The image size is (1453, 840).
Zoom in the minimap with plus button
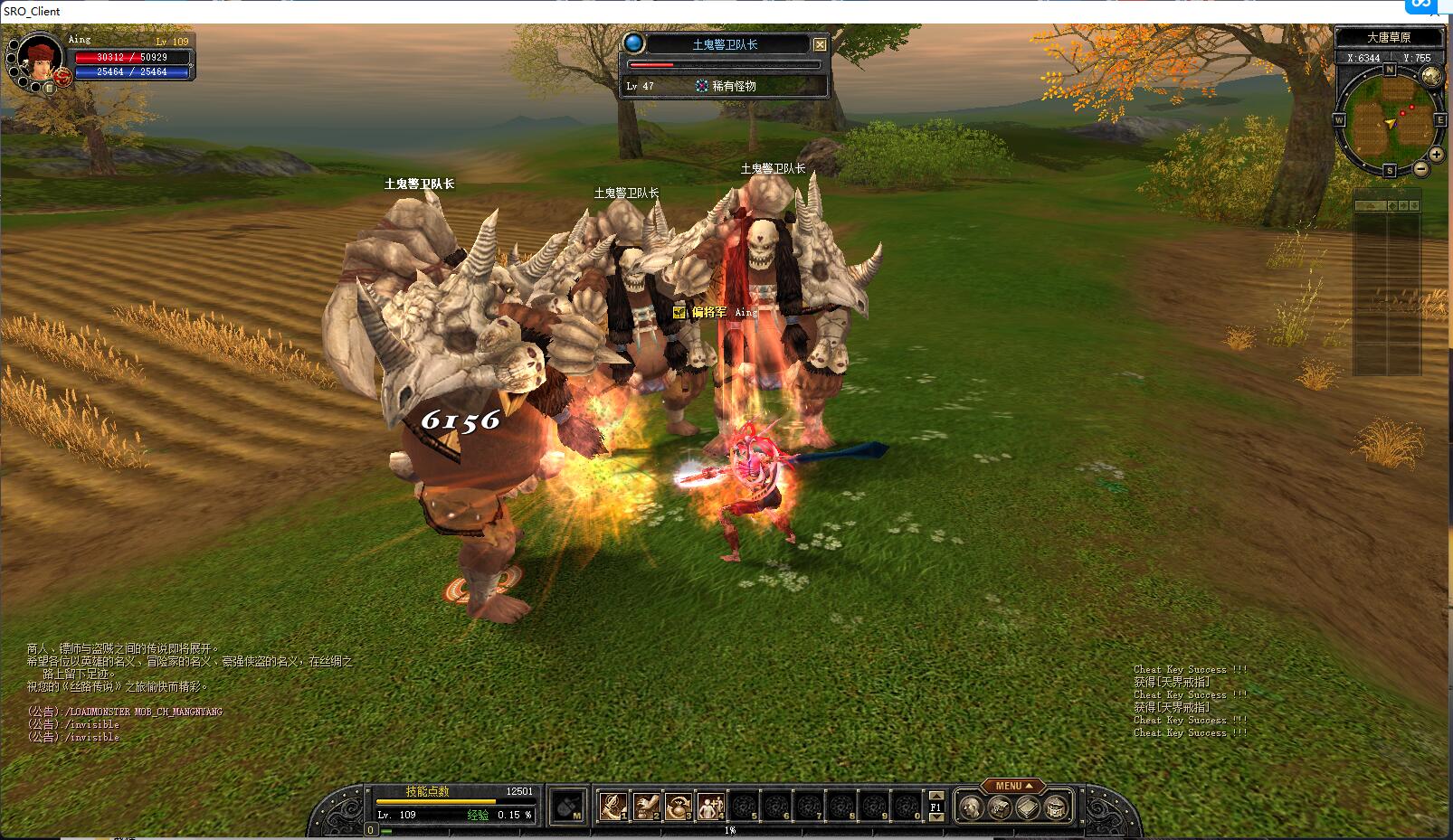tap(1436, 155)
